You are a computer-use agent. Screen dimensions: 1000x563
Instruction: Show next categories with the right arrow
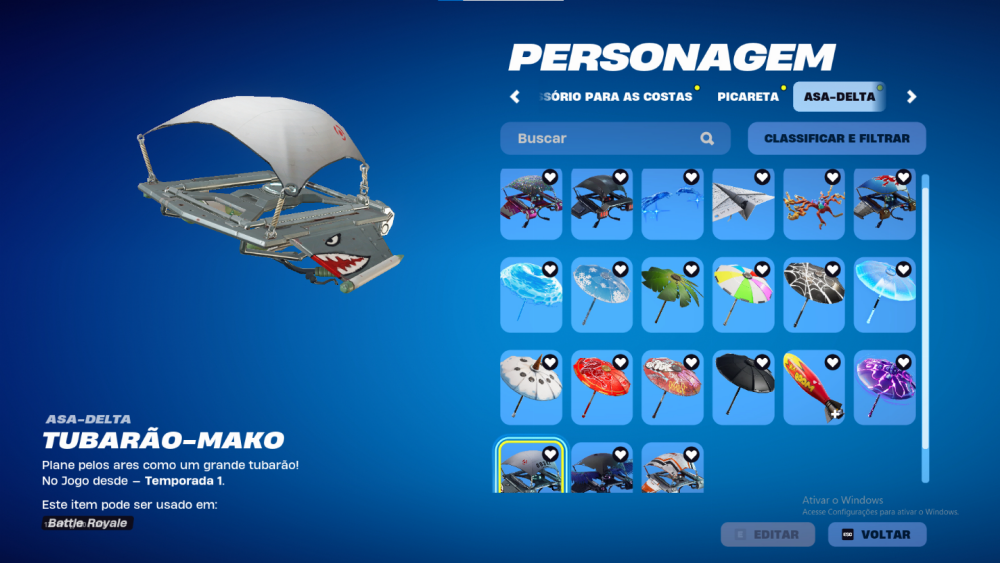pyautogui.click(x=911, y=97)
